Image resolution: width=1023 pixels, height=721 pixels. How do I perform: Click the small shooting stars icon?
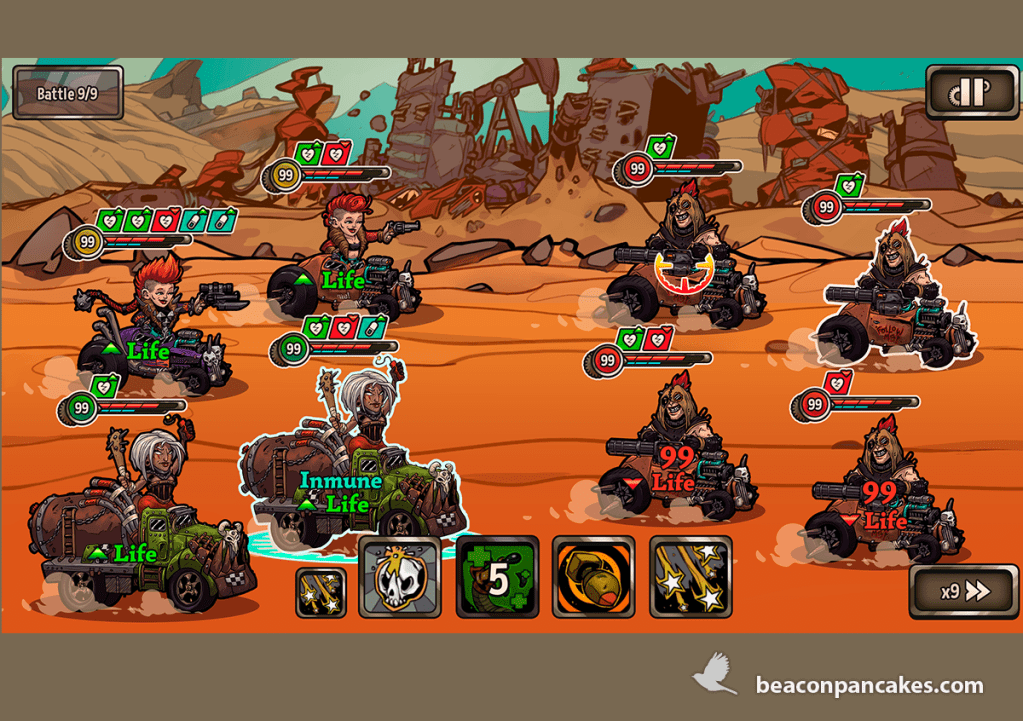[x=322, y=592]
